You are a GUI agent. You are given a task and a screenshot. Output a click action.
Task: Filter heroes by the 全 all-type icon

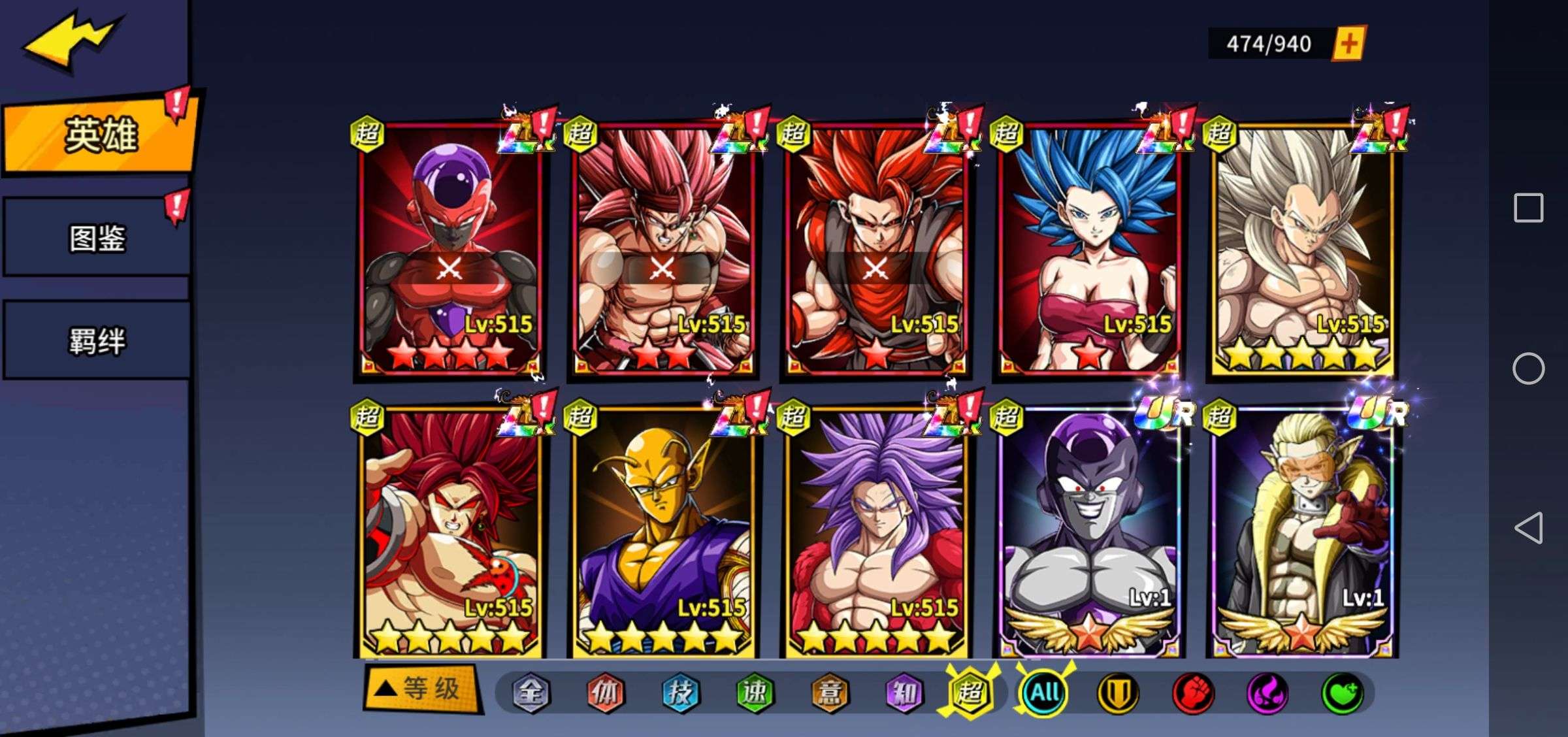531,693
